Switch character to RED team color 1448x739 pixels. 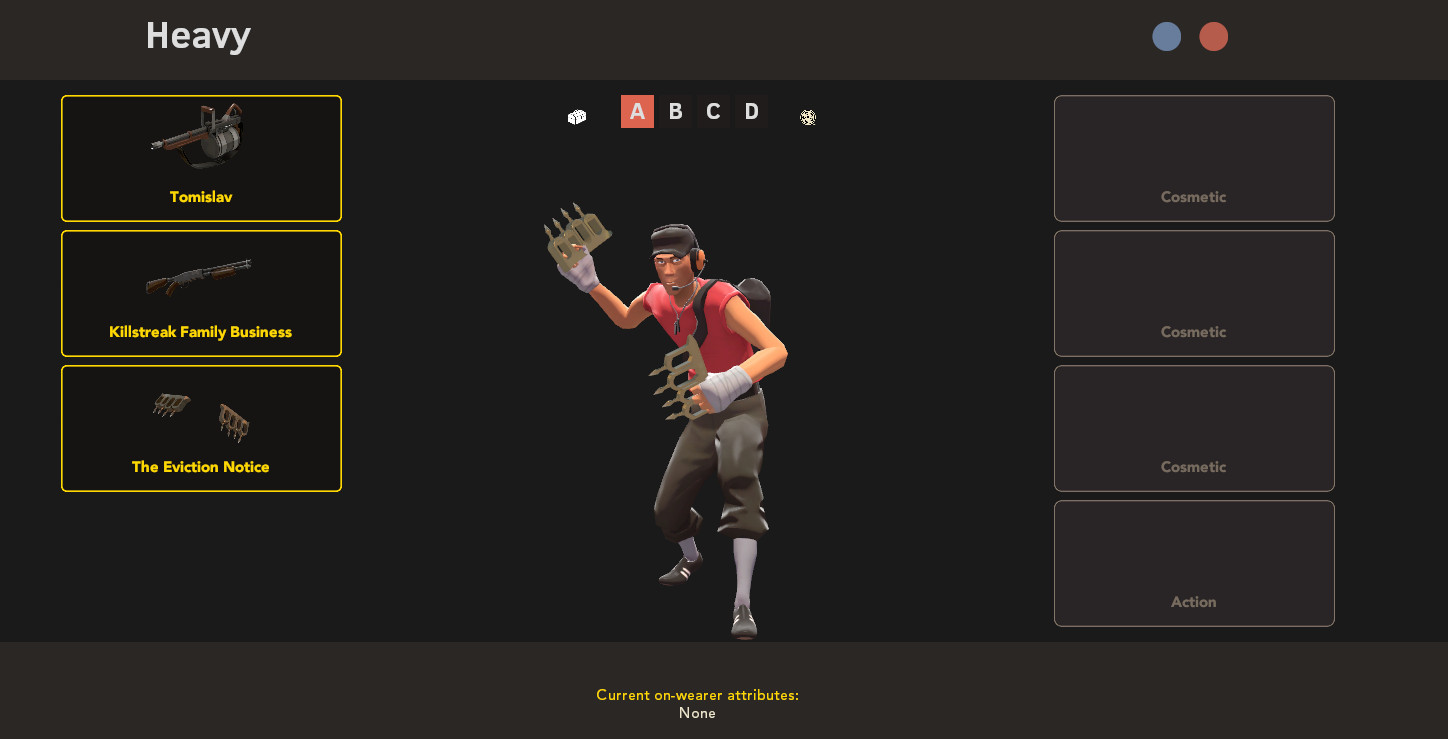click(x=1213, y=36)
